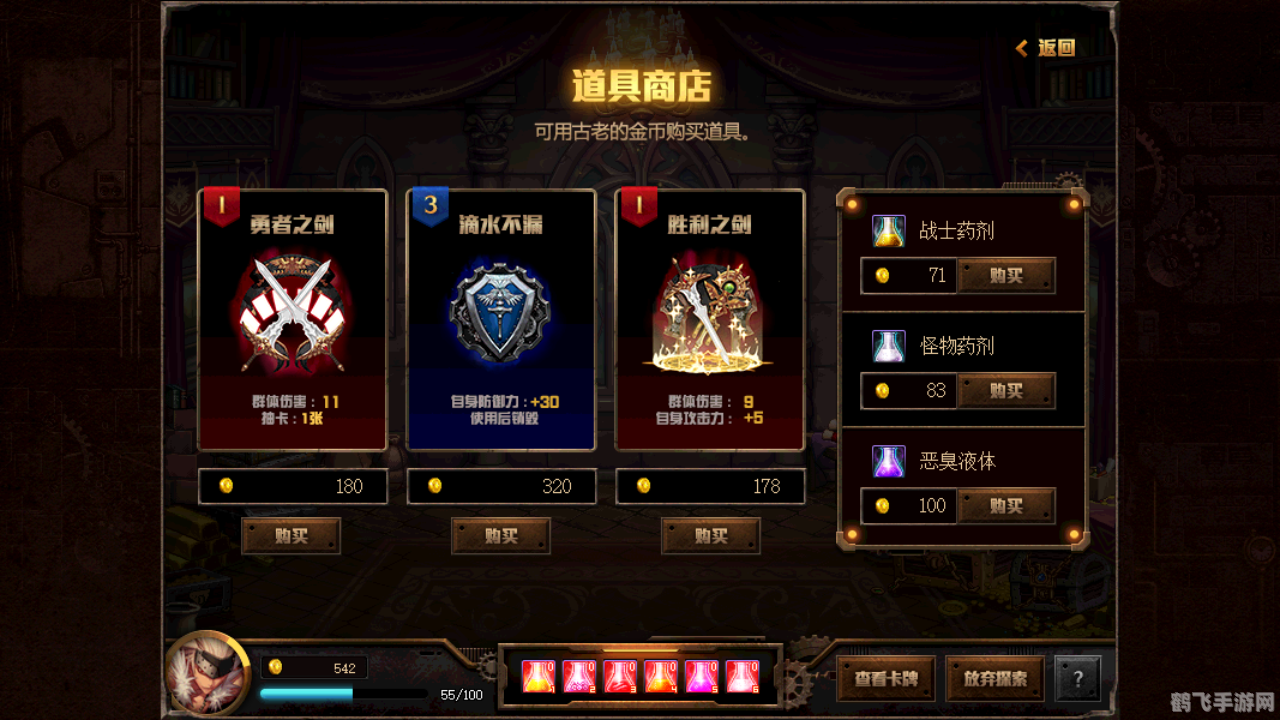Select the 勇者之剑 sword card

[x=293, y=318]
